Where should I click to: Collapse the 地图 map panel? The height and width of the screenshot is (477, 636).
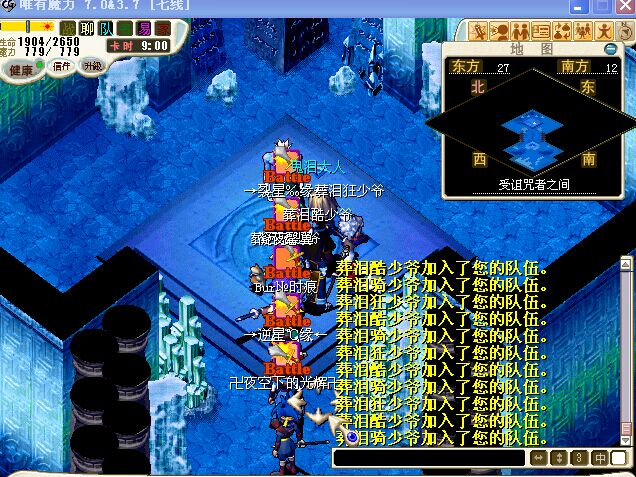pos(610,48)
